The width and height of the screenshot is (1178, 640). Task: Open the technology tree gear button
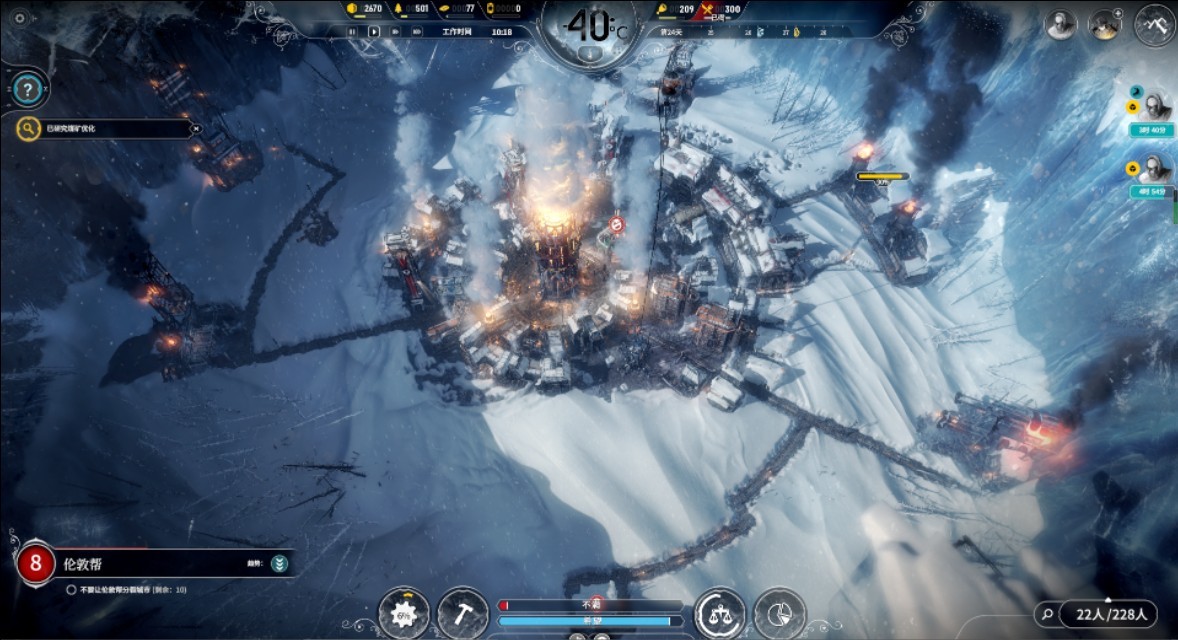click(x=405, y=611)
